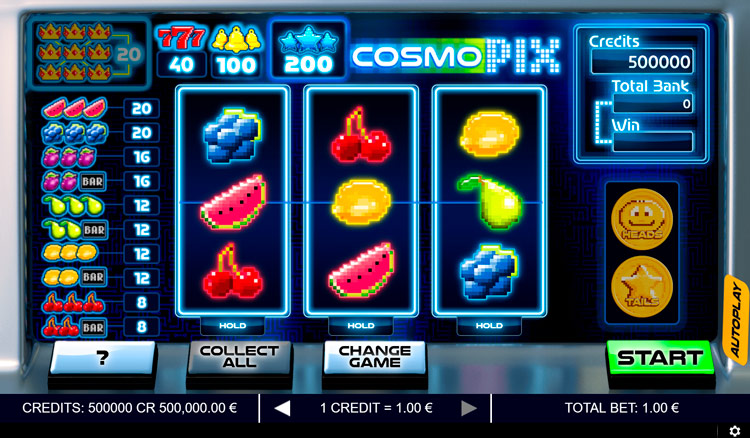Screen dimensions: 750x438
Task: Start the reel spin
Action: tap(659, 357)
